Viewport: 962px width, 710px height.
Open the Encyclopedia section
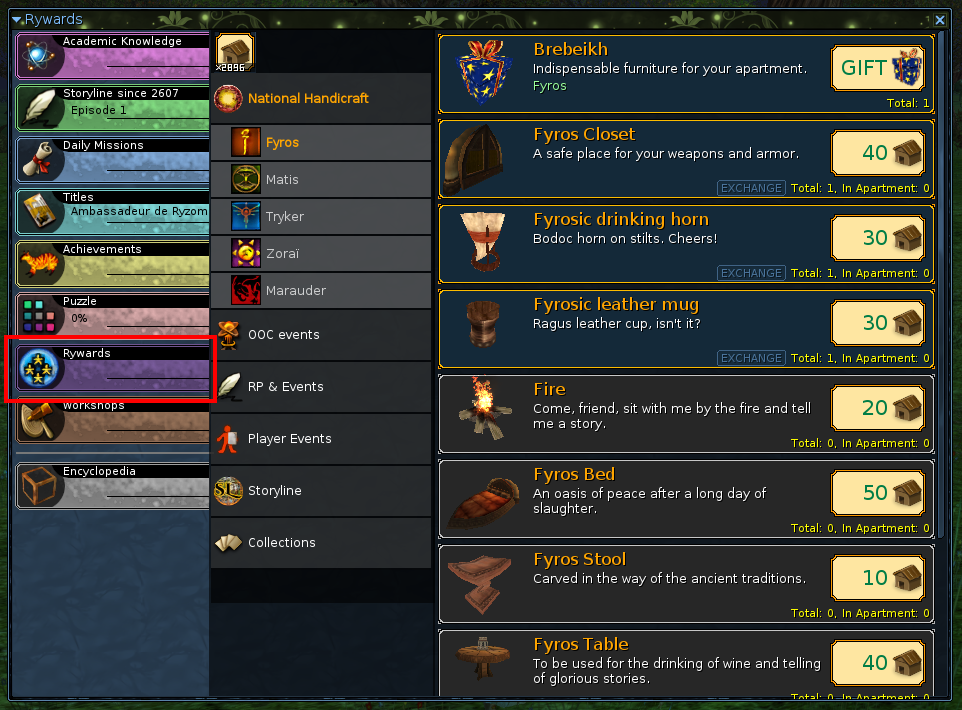click(x=113, y=486)
